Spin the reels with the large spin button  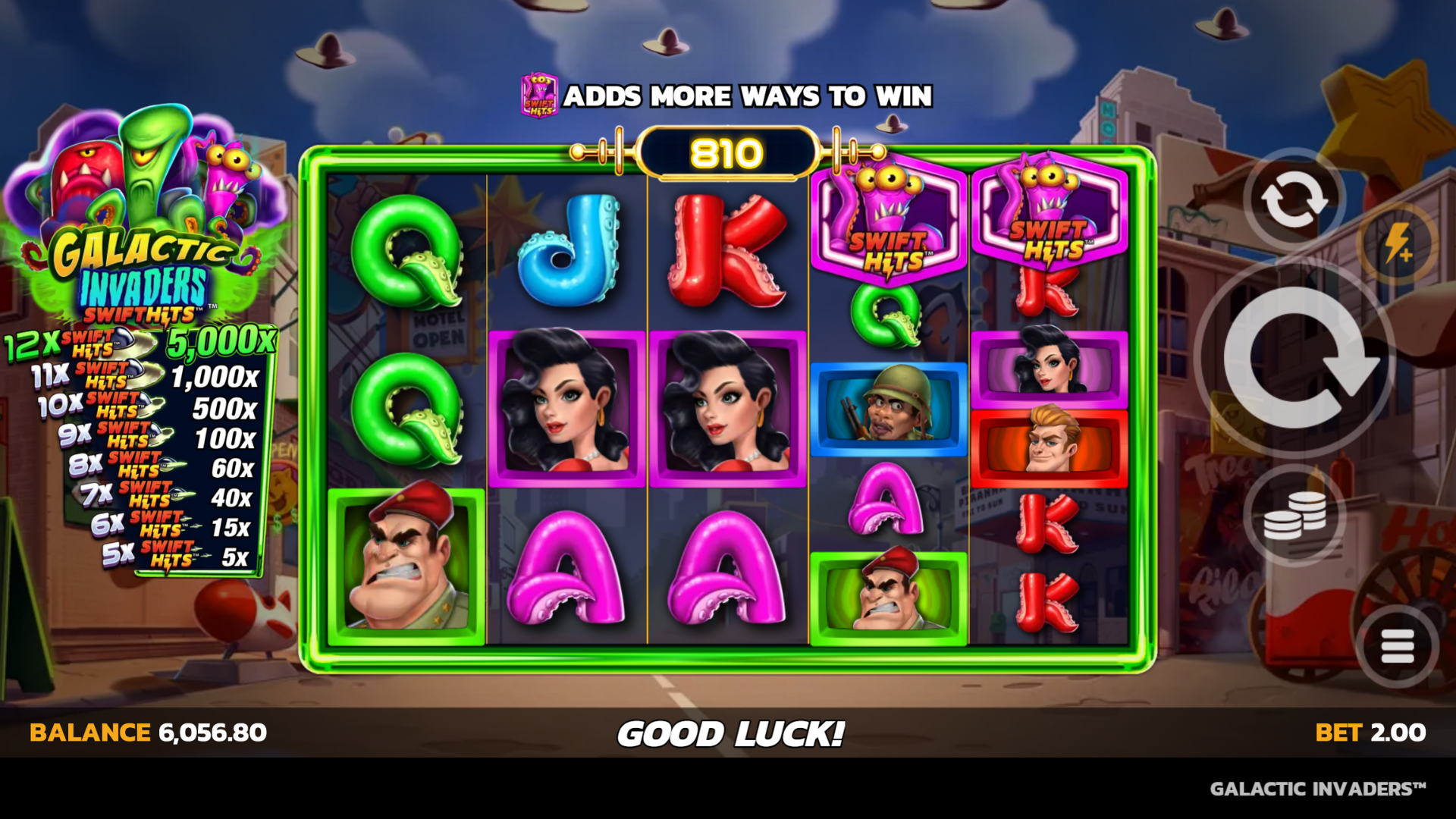coord(1294,358)
